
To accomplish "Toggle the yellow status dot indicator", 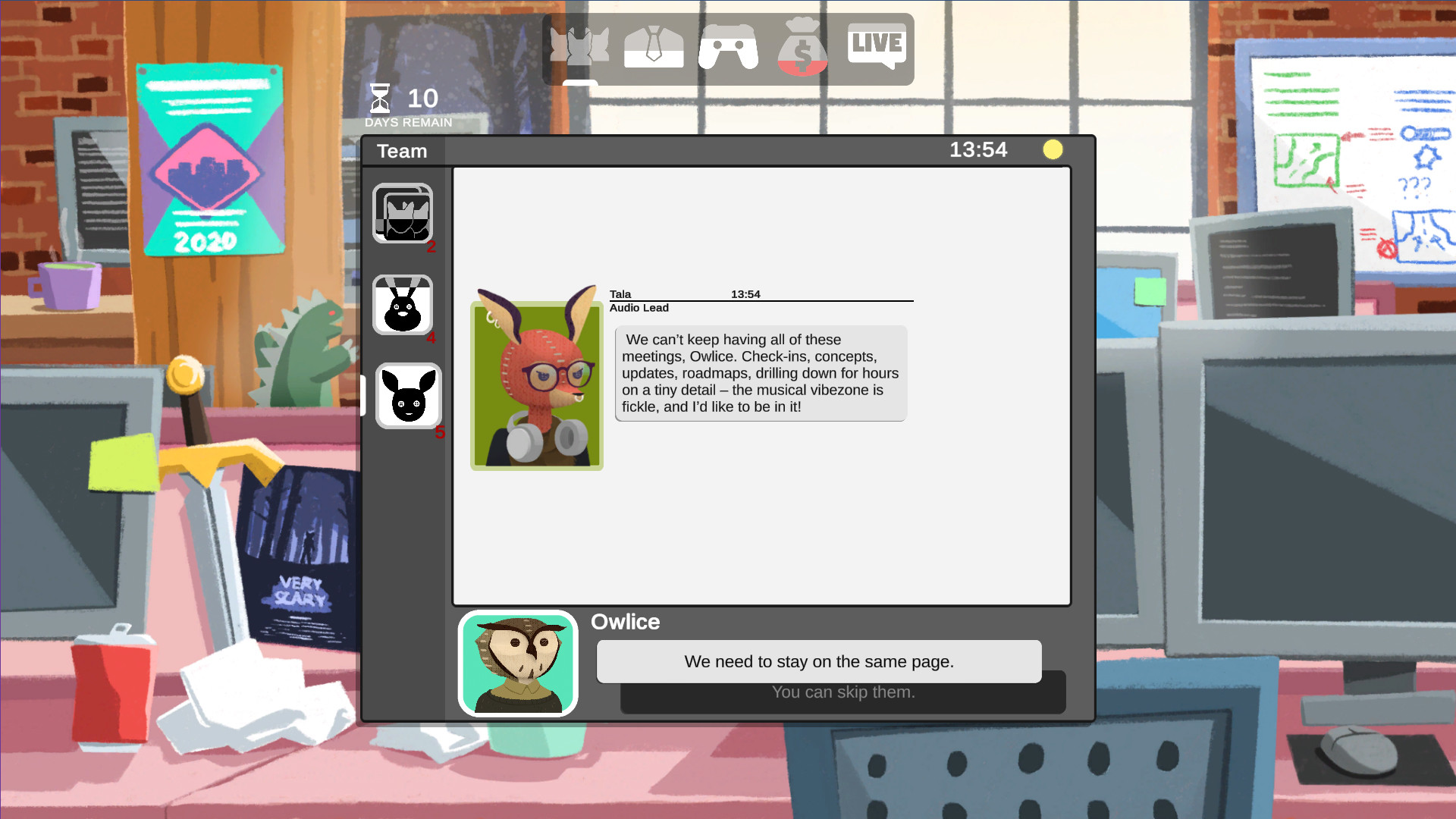I will [1053, 149].
